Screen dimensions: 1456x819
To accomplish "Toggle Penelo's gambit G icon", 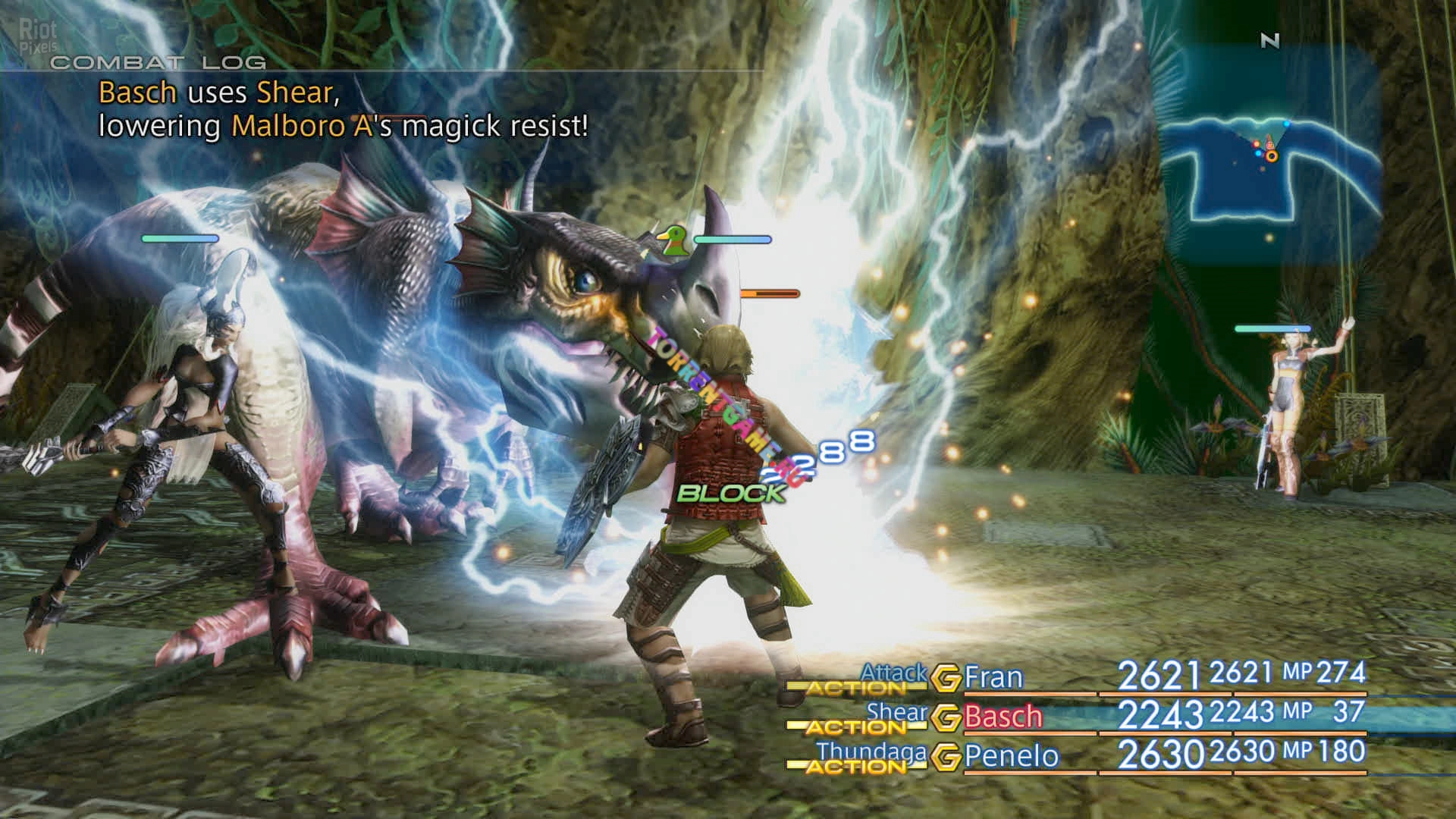I will click(946, 757).
